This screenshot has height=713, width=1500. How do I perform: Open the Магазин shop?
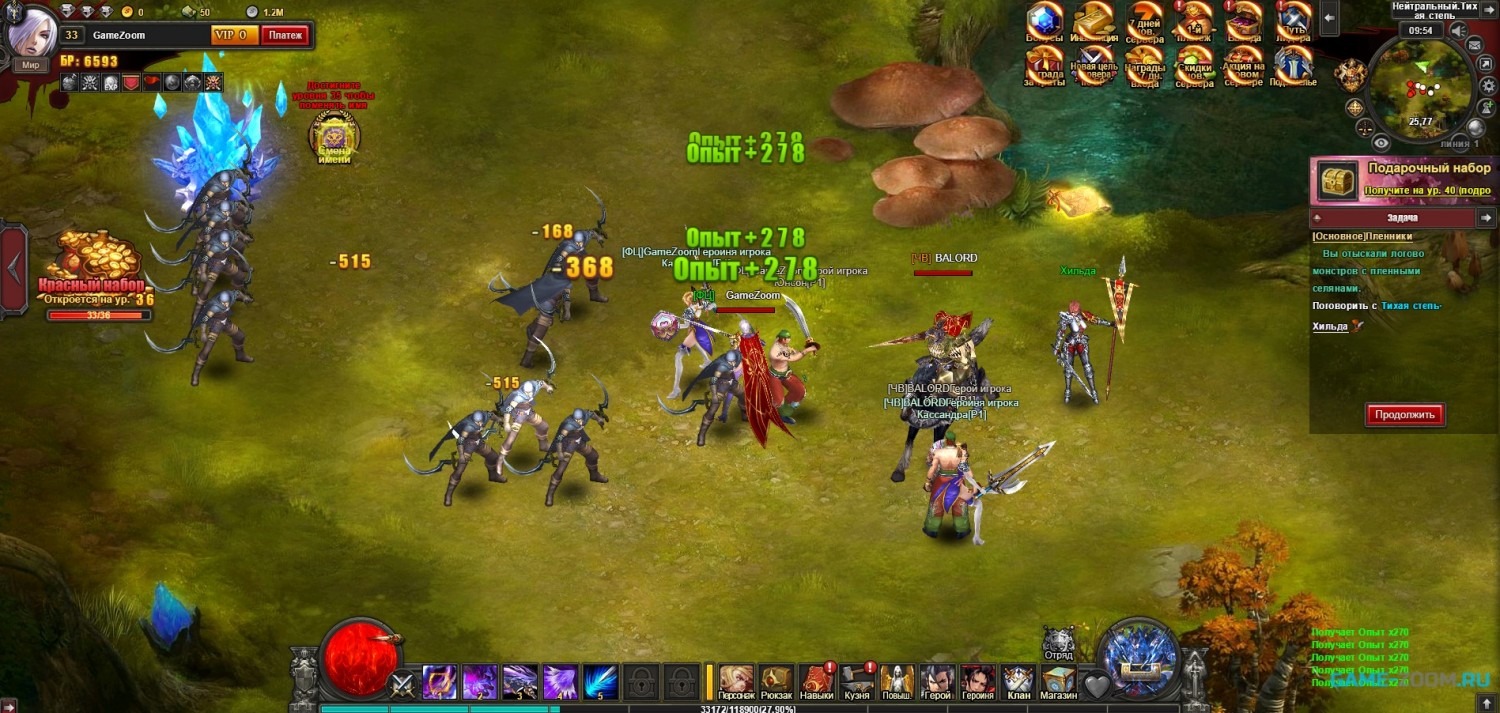1058,680
